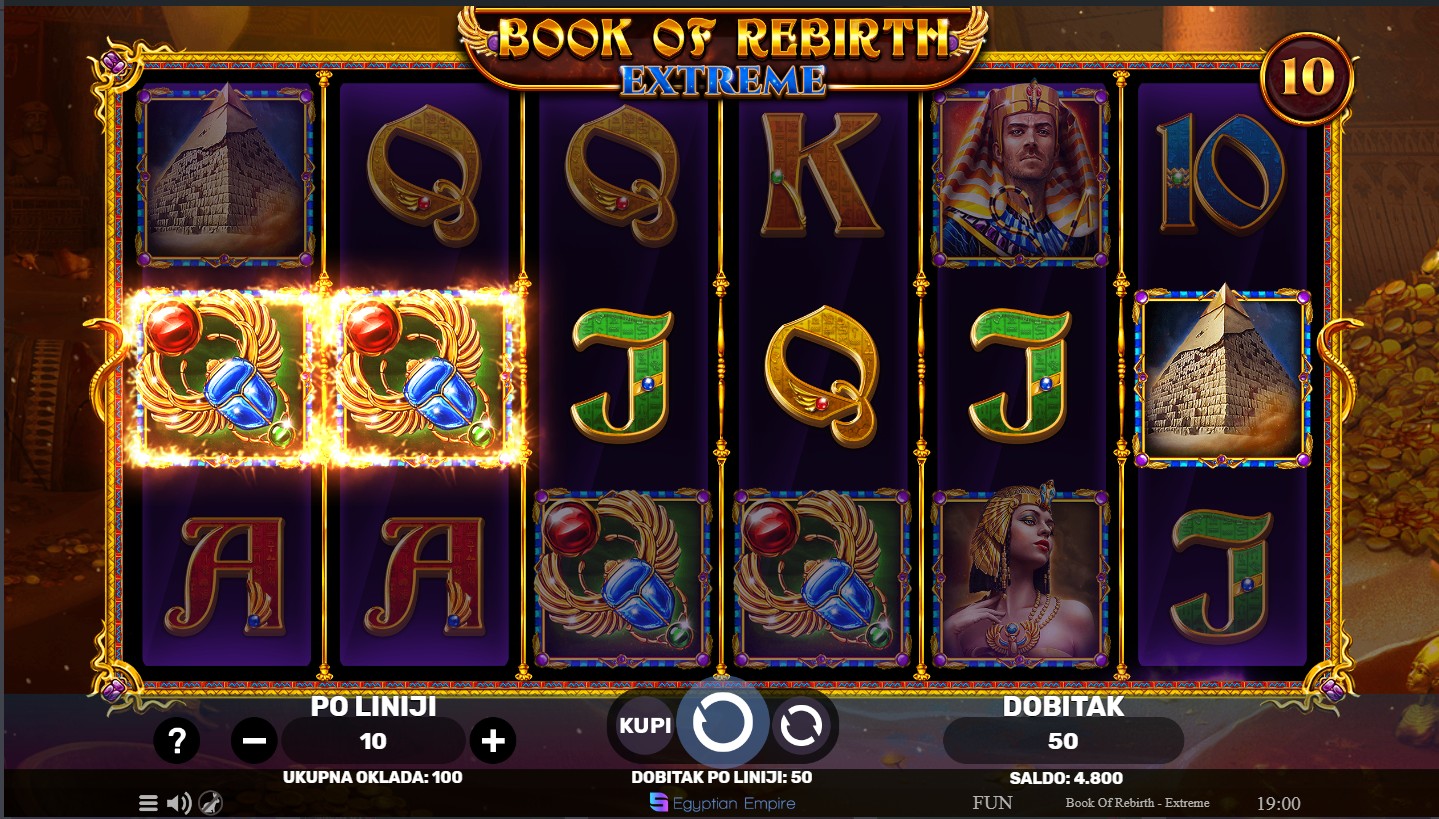Open the KUPI buy feature
Viewport: 1439px width, 819px height.
[x=645, y=725]
